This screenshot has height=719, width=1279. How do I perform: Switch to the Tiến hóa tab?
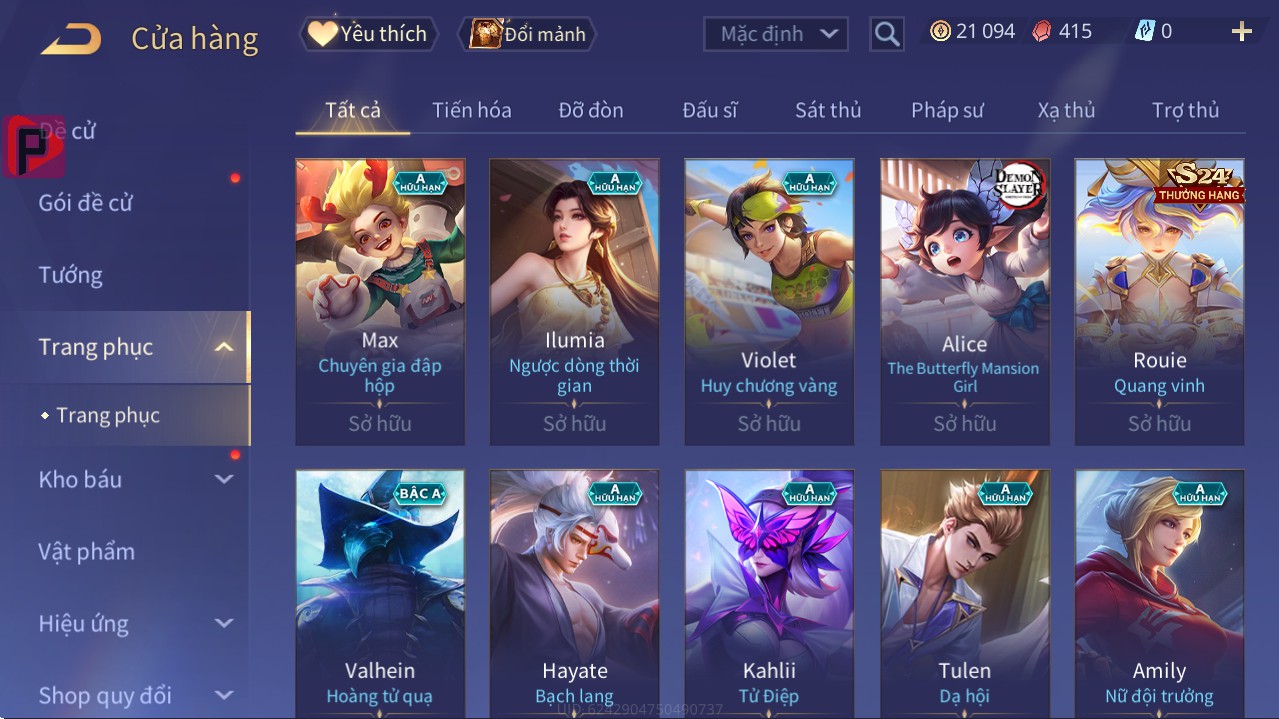point(471,110)
